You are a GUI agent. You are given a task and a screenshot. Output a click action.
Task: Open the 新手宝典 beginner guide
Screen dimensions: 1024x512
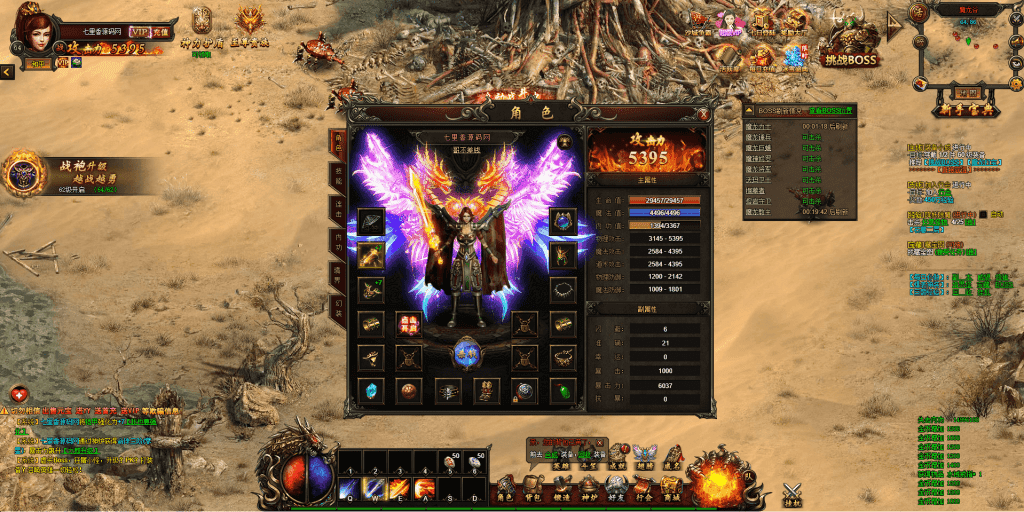click(x=964, y=108)
